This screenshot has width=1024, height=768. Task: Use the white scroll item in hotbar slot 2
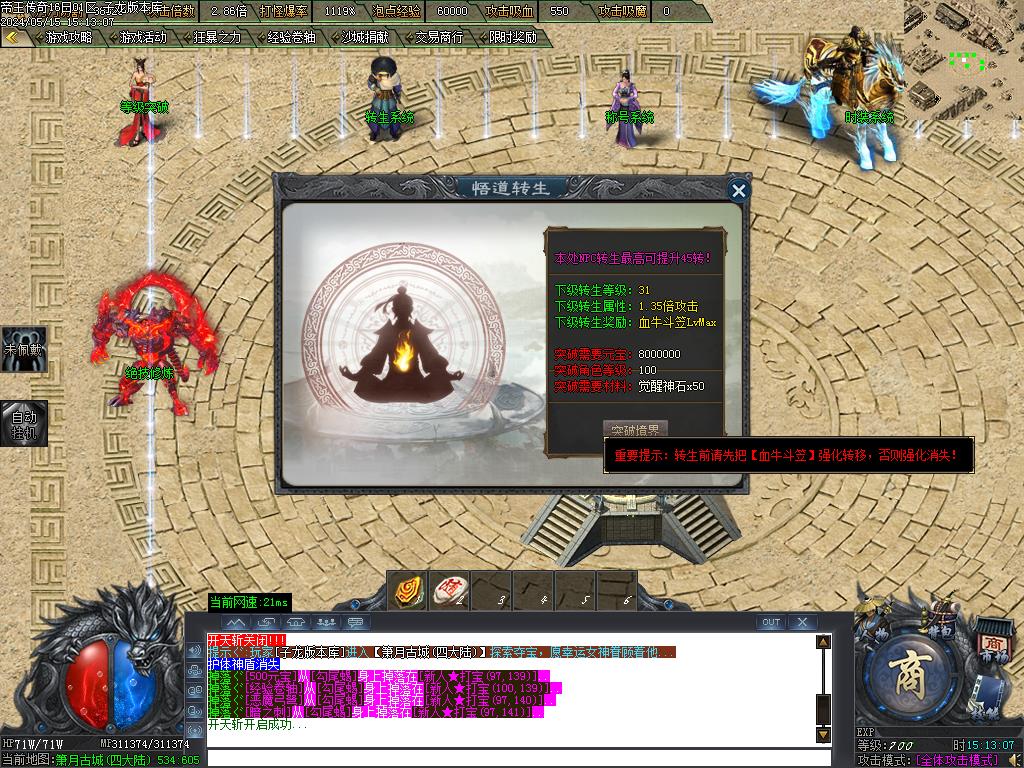(x=450, y=590)
